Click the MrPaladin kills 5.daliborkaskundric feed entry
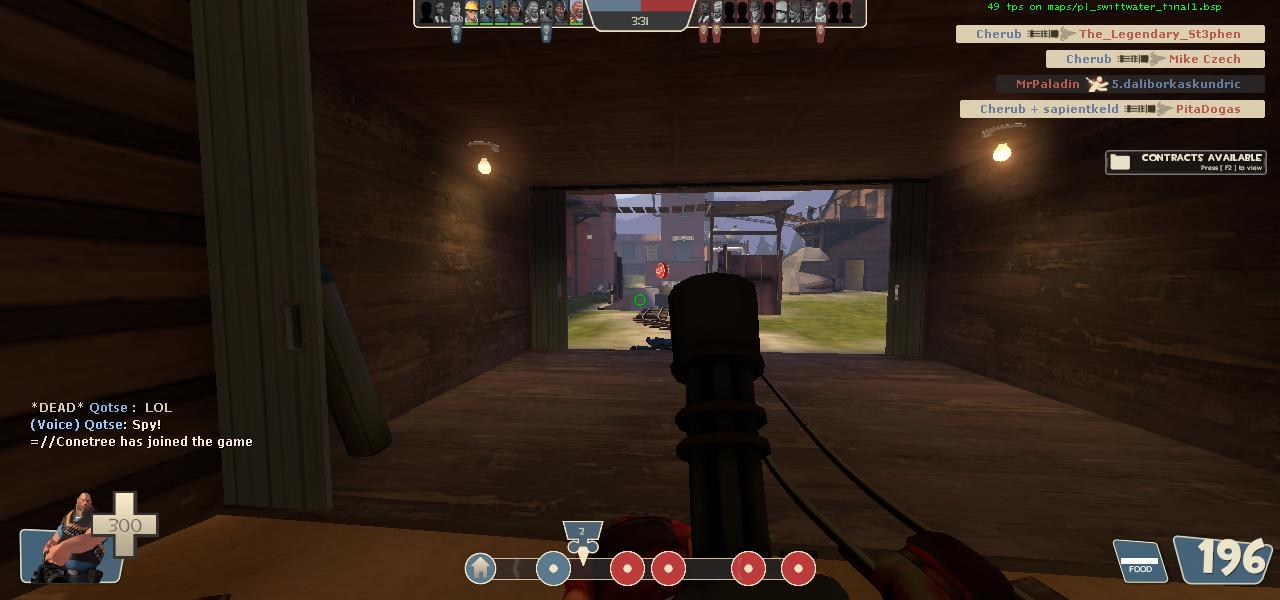Screen dimensions: 1280x600 1129,84
